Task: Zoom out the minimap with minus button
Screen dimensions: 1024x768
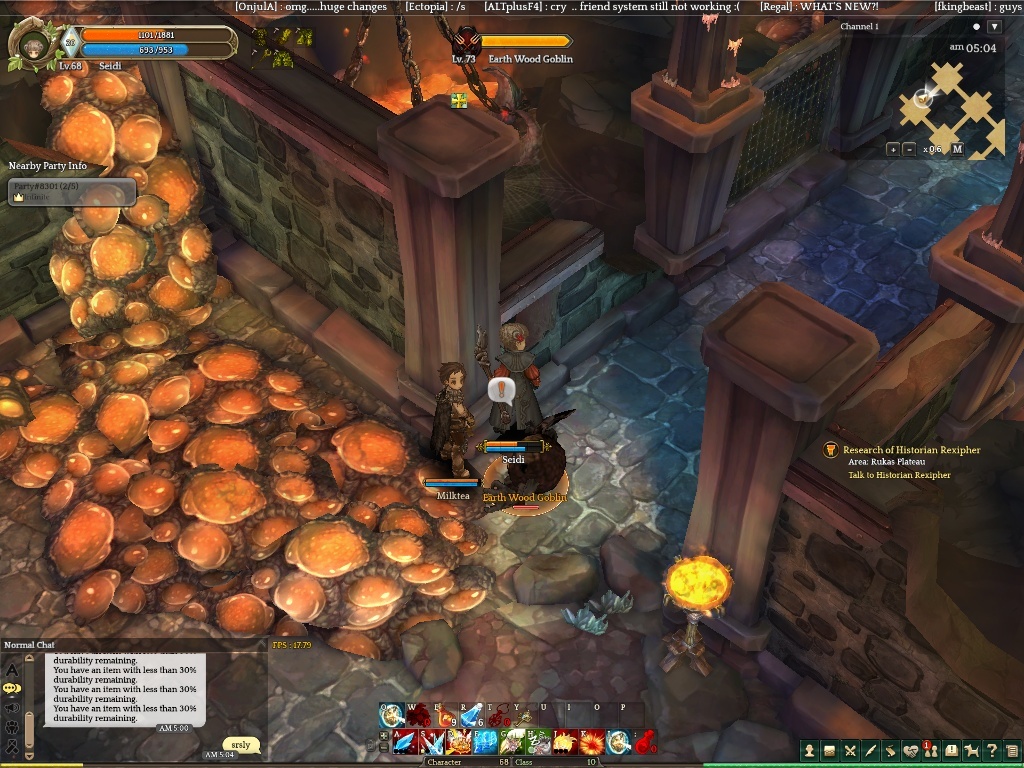Action: (909, 149)
